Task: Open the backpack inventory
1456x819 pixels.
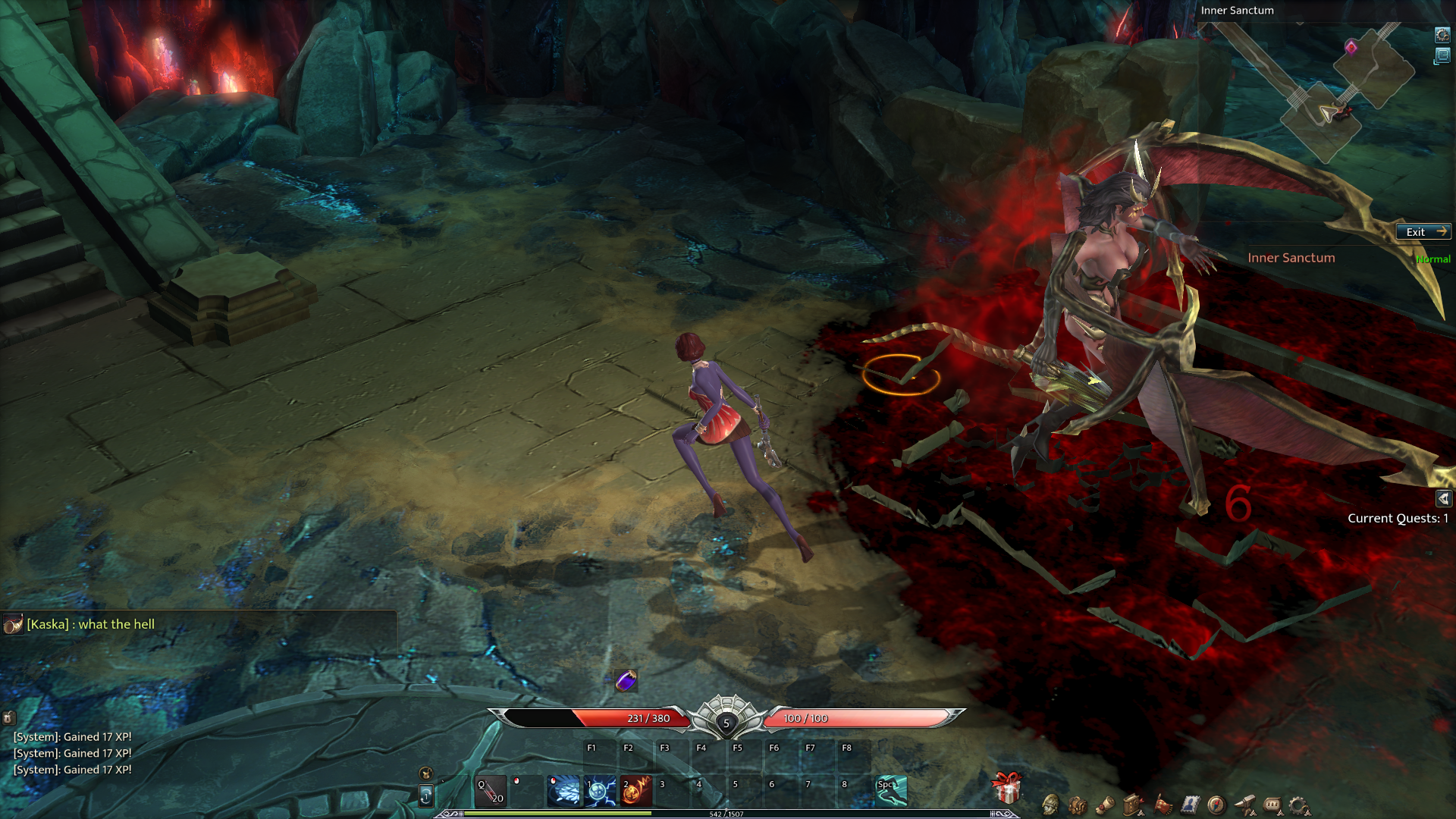Action: (x=1078, y=805)
